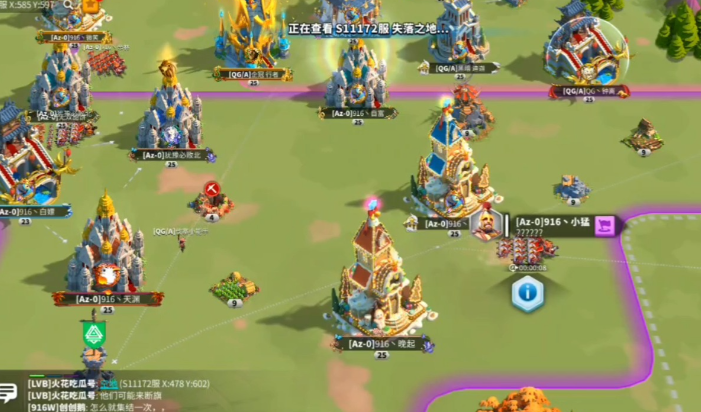Click the magnifier search icon near coordinates
The image size is (701, 412).
click(x=70, y=5)
